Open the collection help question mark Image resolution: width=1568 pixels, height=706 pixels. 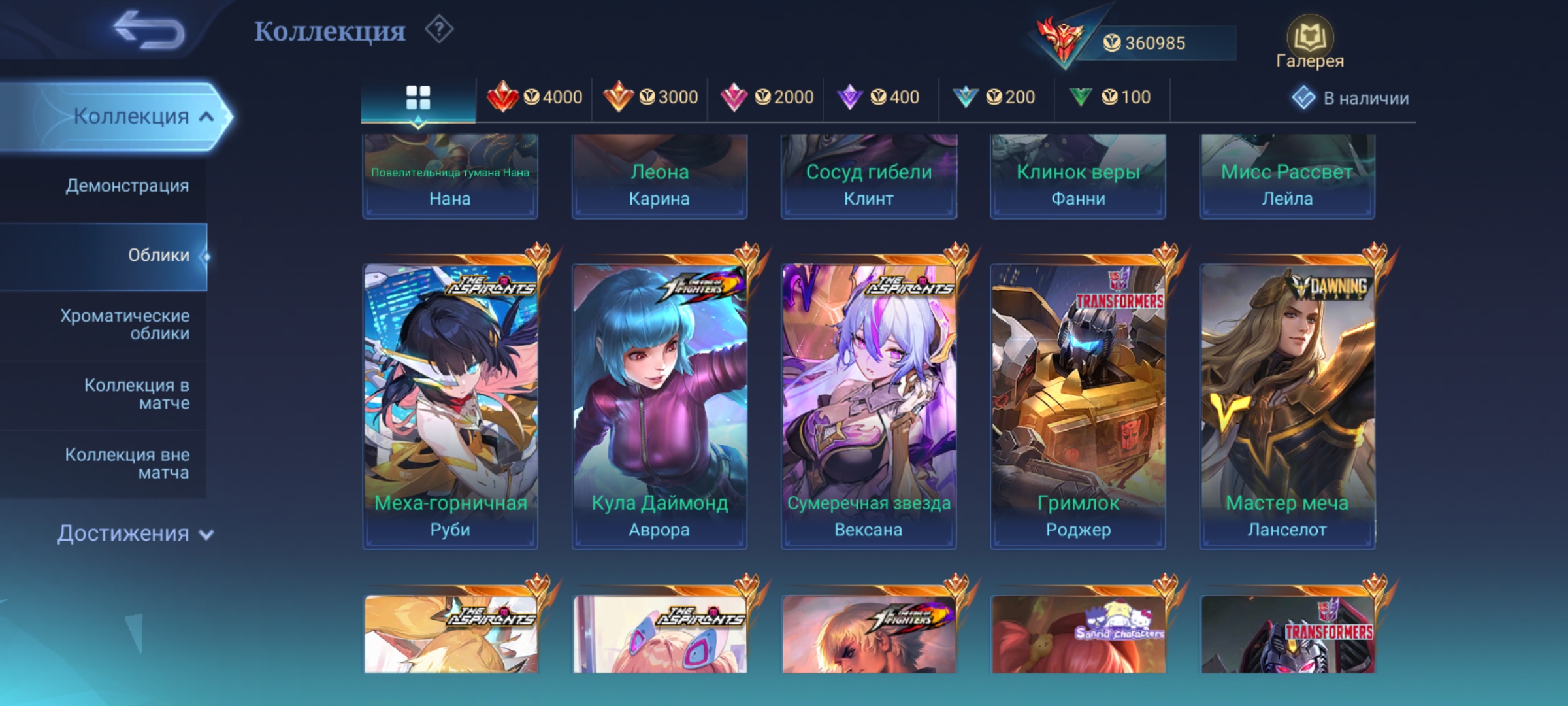pyautogui.click(x=439, y=30)
